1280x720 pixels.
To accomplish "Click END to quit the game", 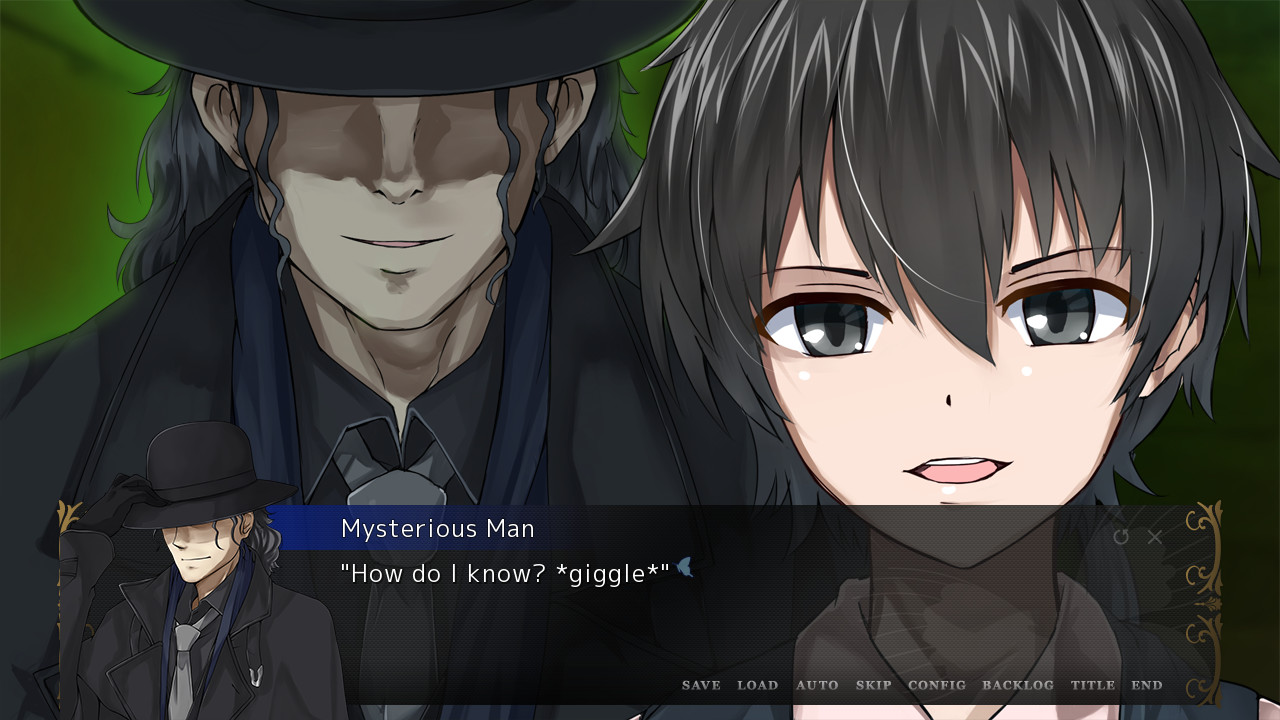I will (x=1147, y=685).
